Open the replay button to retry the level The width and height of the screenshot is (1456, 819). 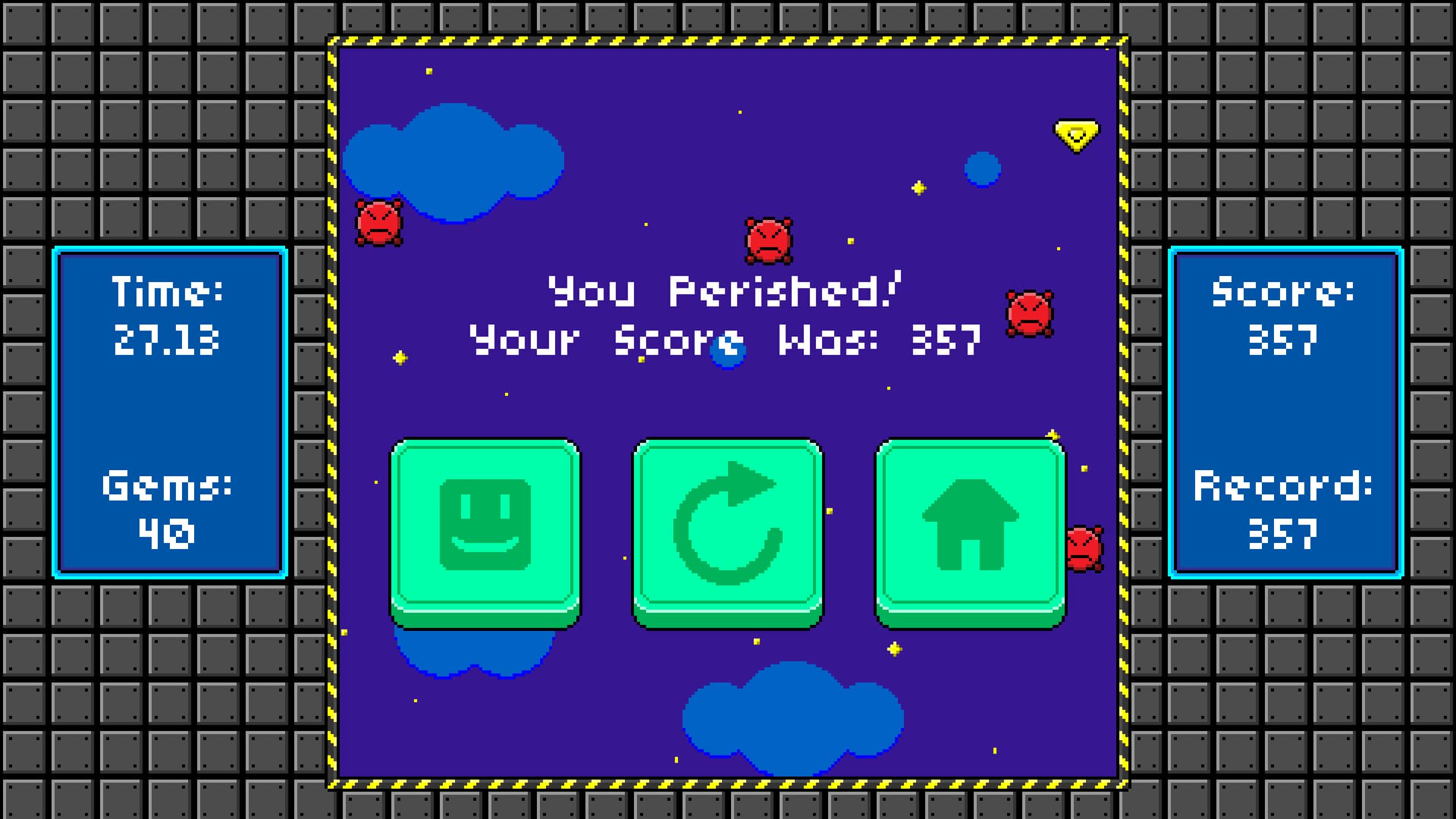[726, 523]
